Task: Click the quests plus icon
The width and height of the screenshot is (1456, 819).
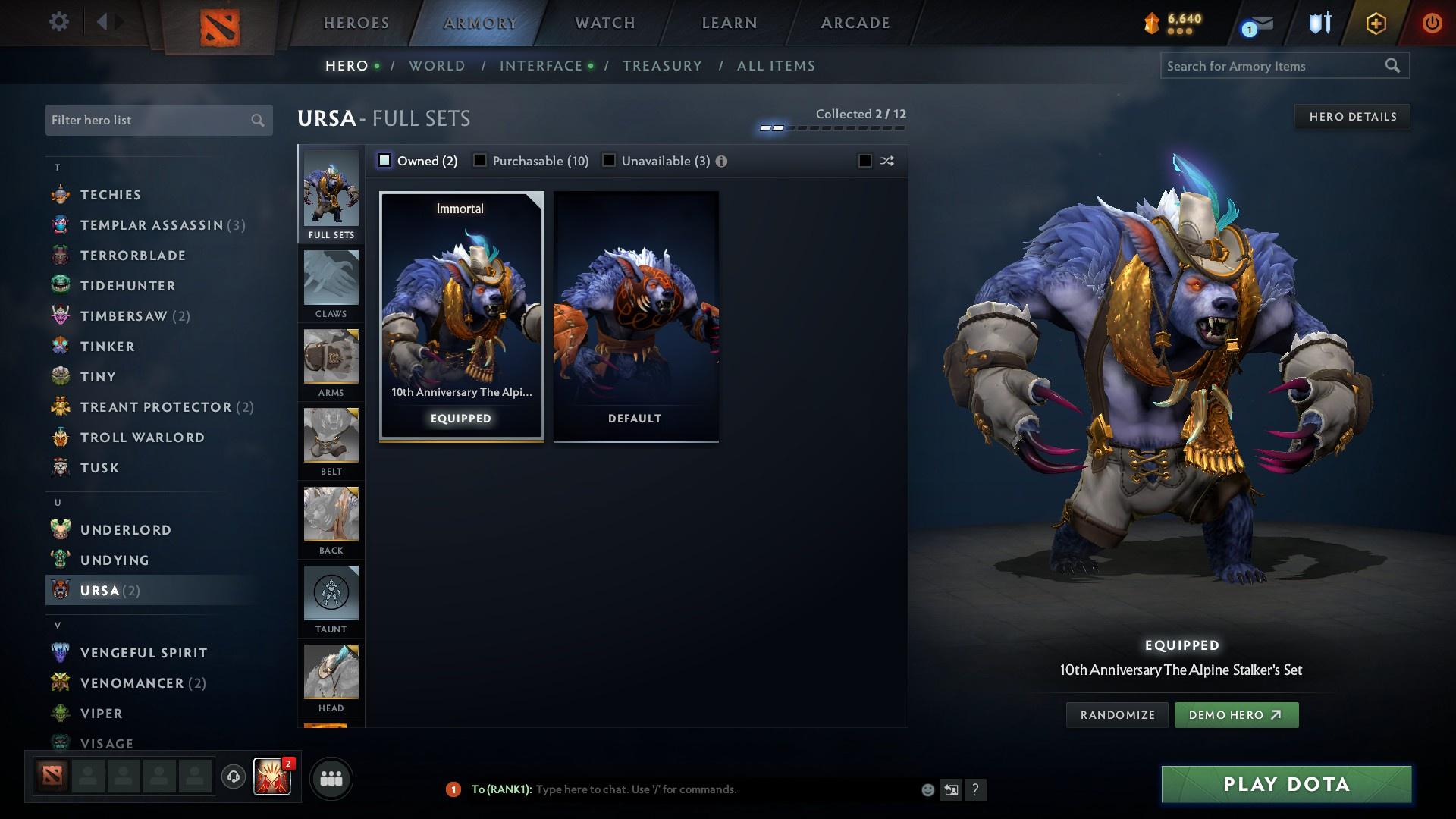Action: pos(1374,22)
